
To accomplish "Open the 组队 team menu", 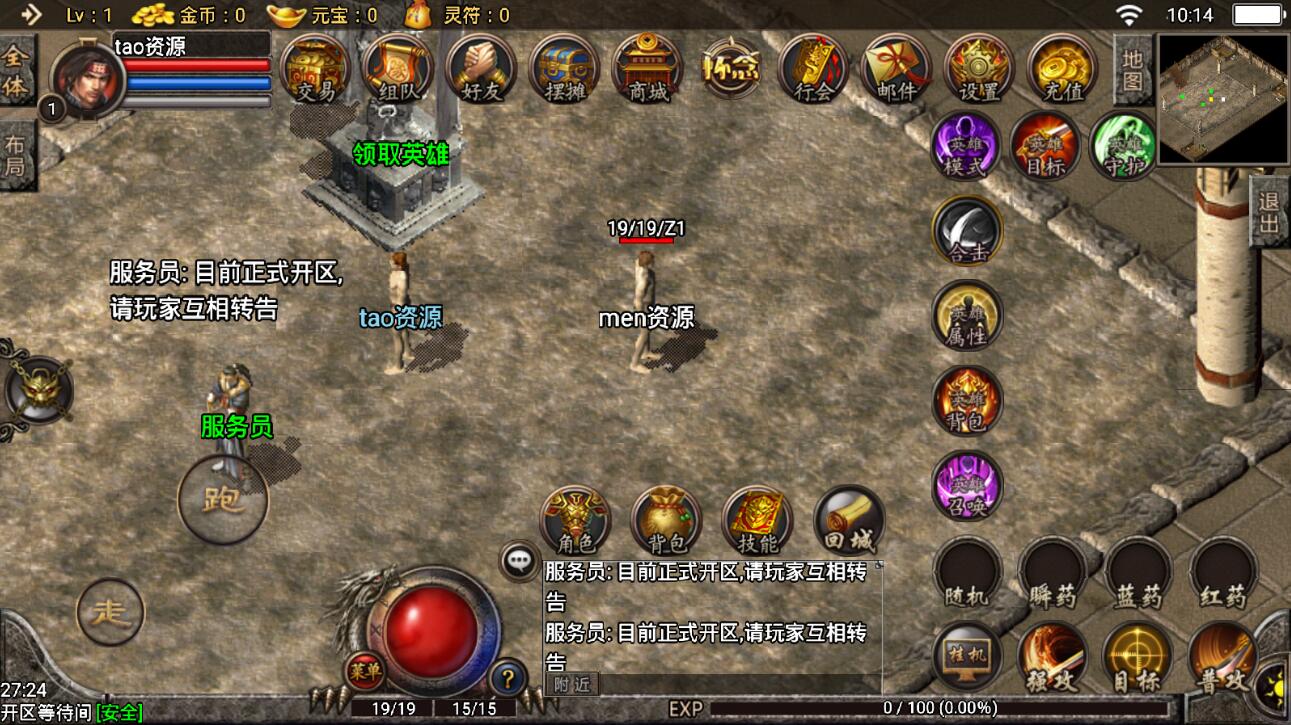I will coord(397,68).
